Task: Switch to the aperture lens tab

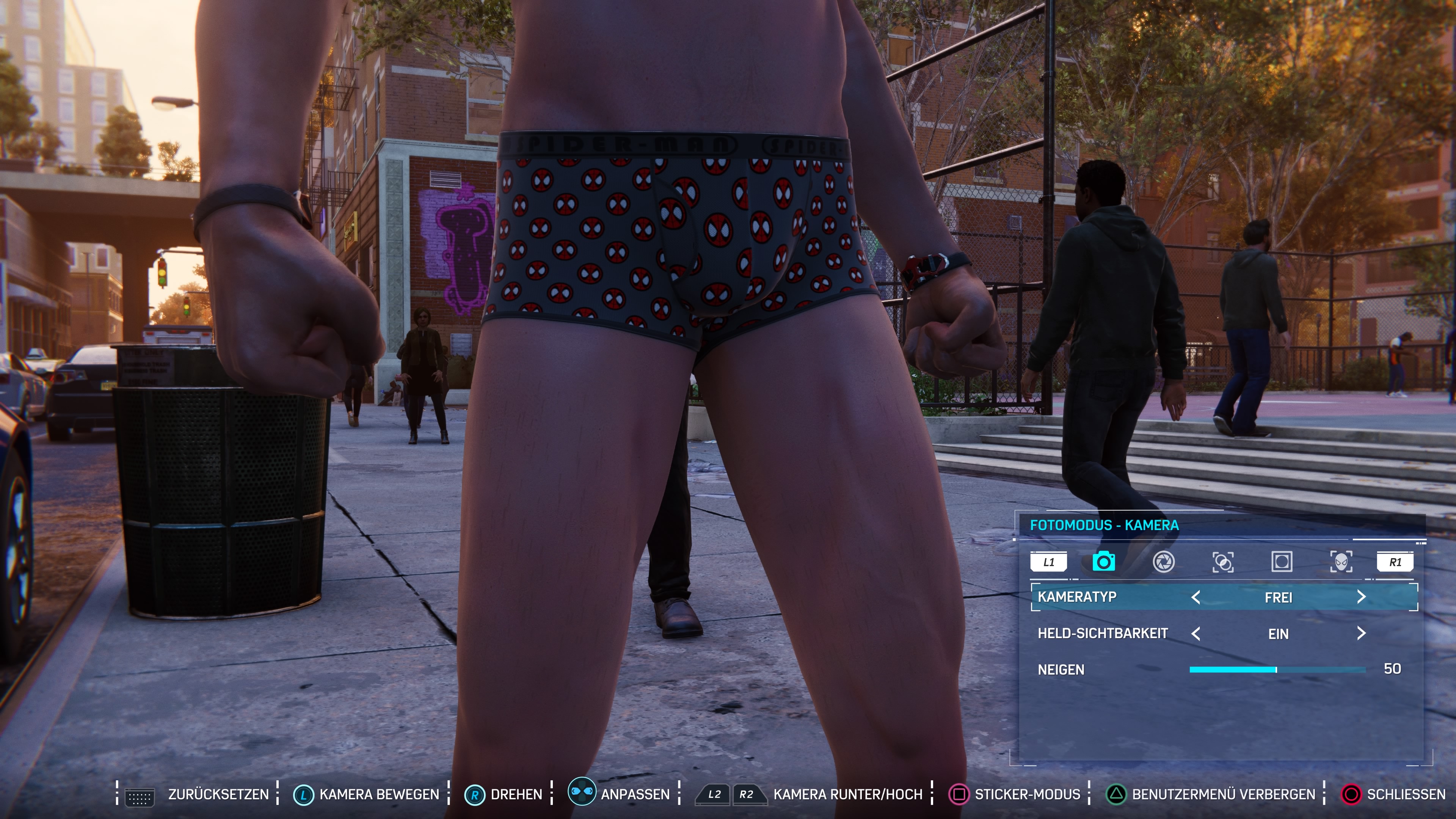Action: point(1164,562)
